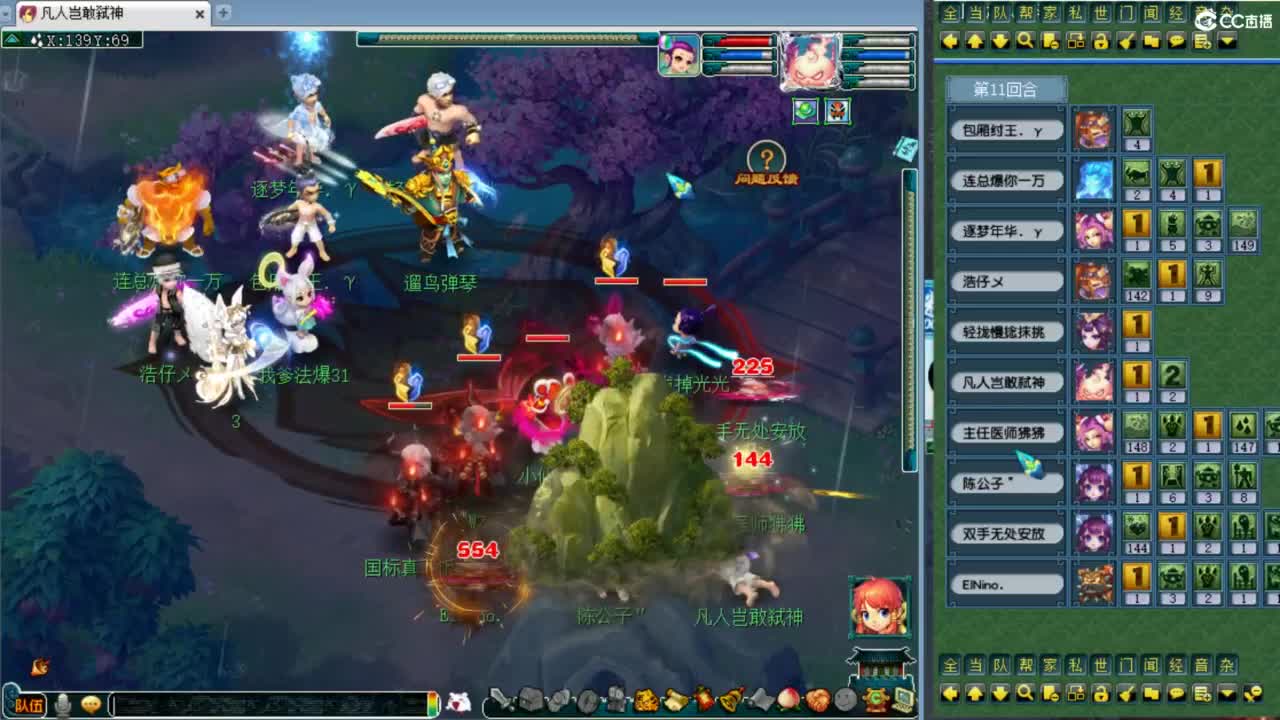Click the rainbow color swatch at chat input end
Viewport: 1280px width, 720px height.
point(433,705)
